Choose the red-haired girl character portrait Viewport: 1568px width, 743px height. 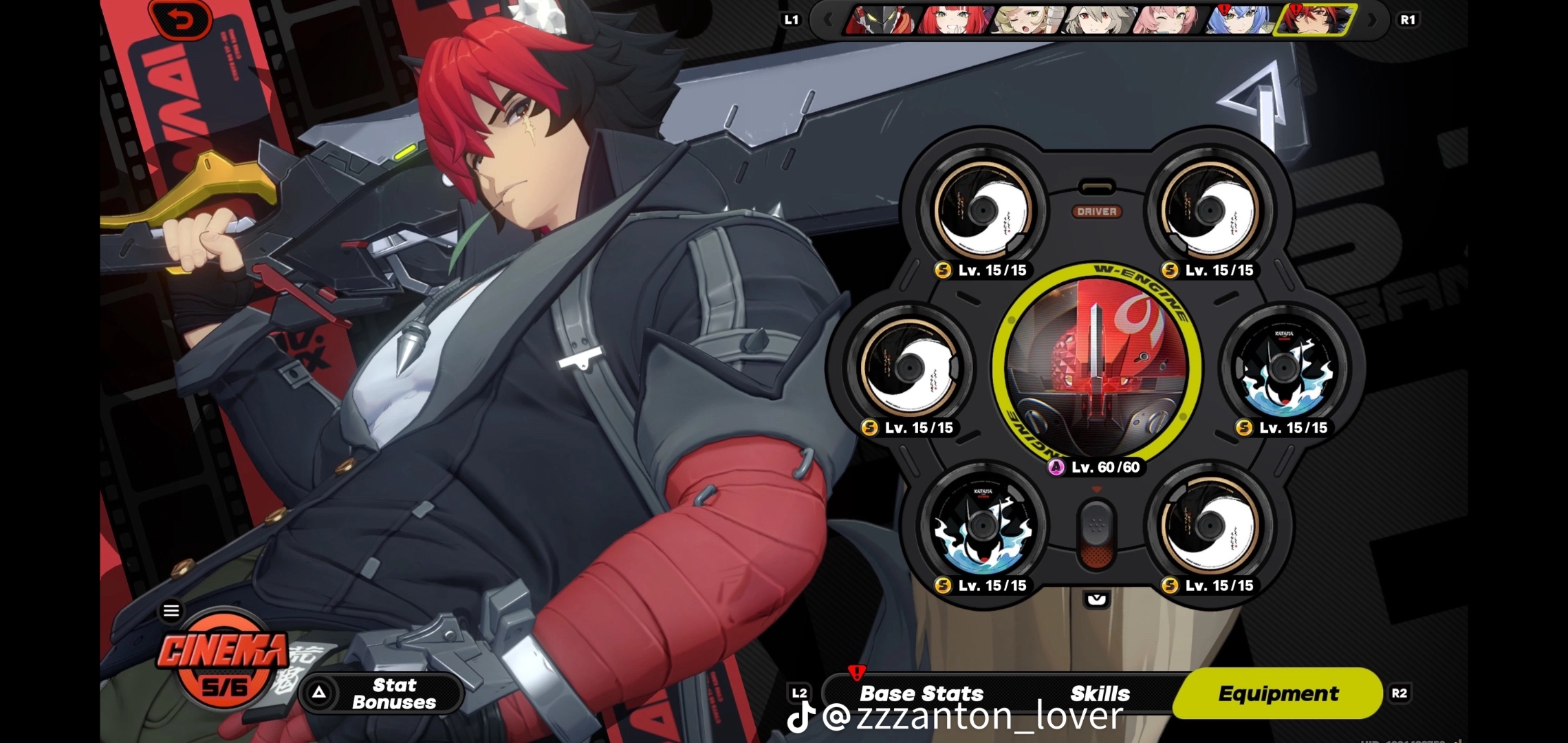pos(955,20)
